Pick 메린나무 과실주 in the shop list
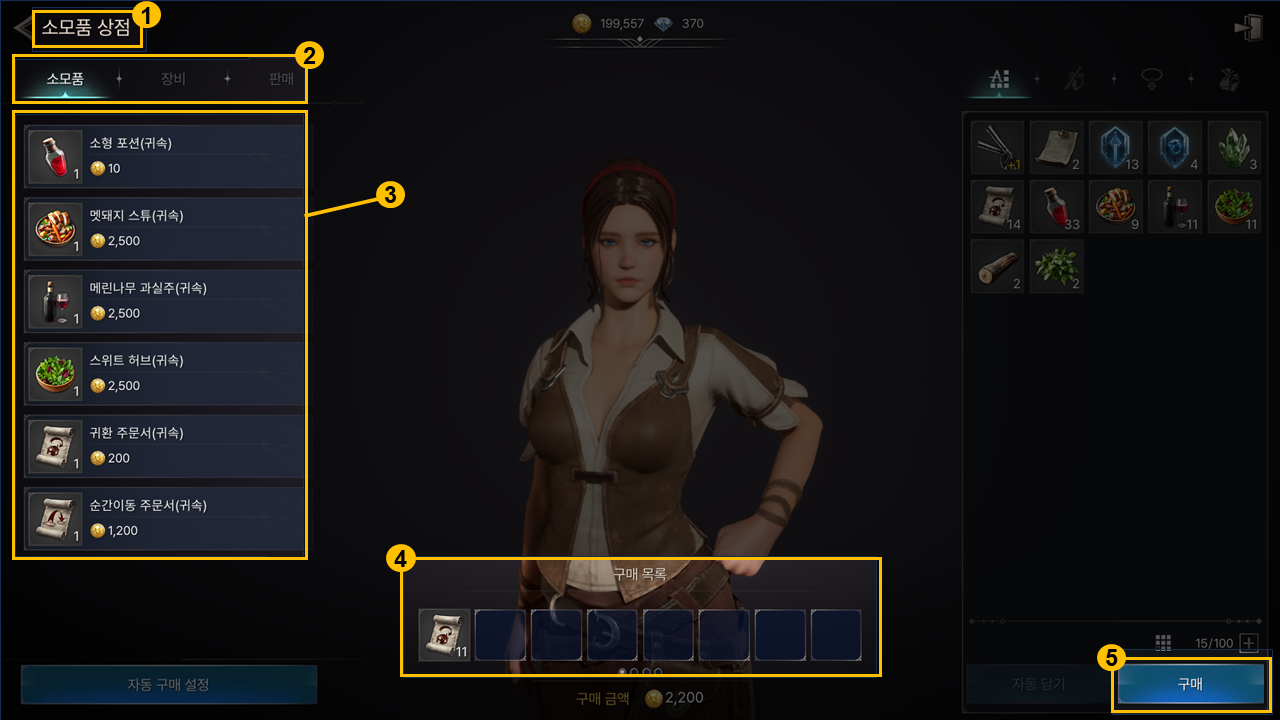The image size is (1280, 720). pos(165,301)
